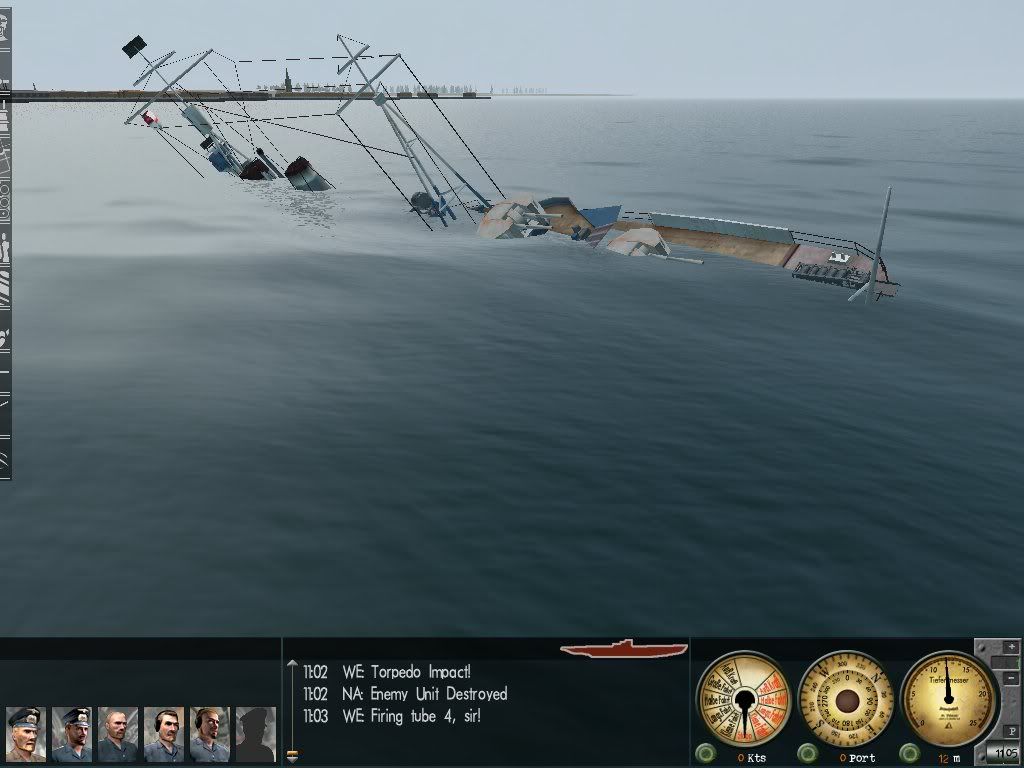Select the first officer portrait with white beard
The height and width of the screenshot is (768, 1024).
26,735
